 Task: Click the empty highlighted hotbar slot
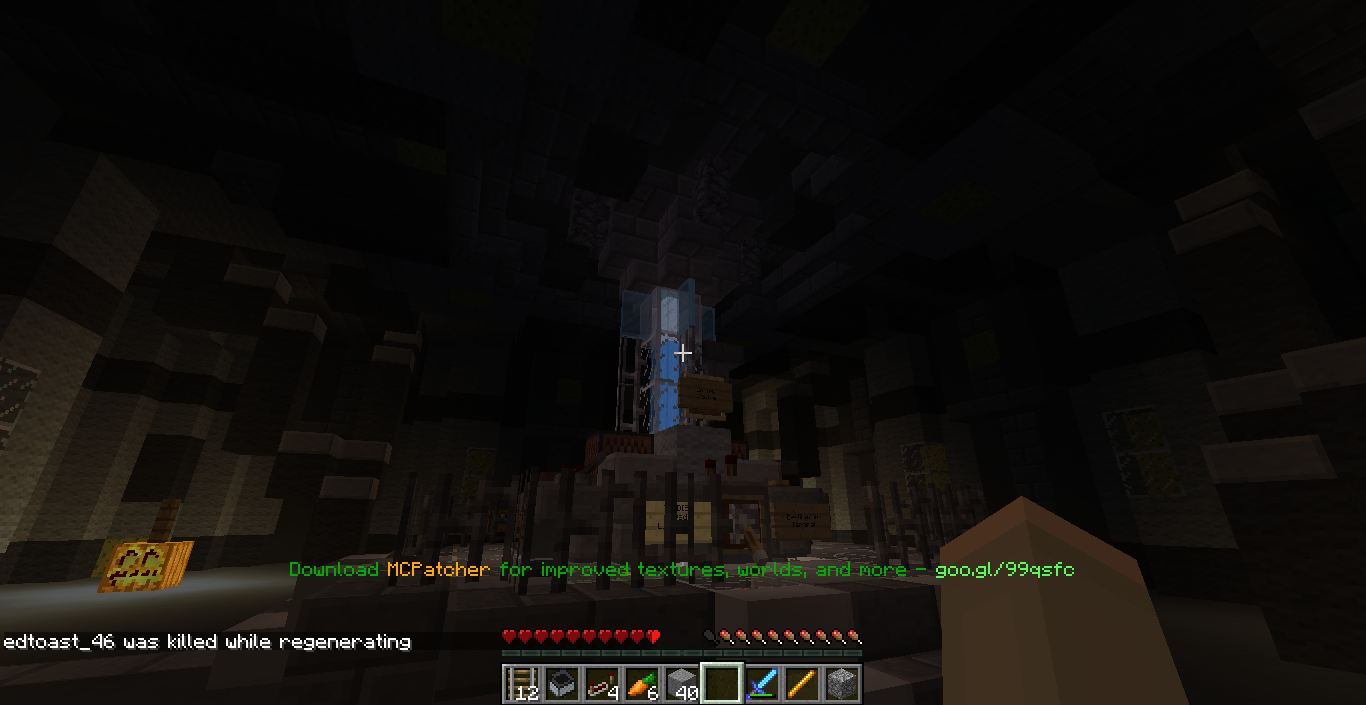tap(722, 683)
